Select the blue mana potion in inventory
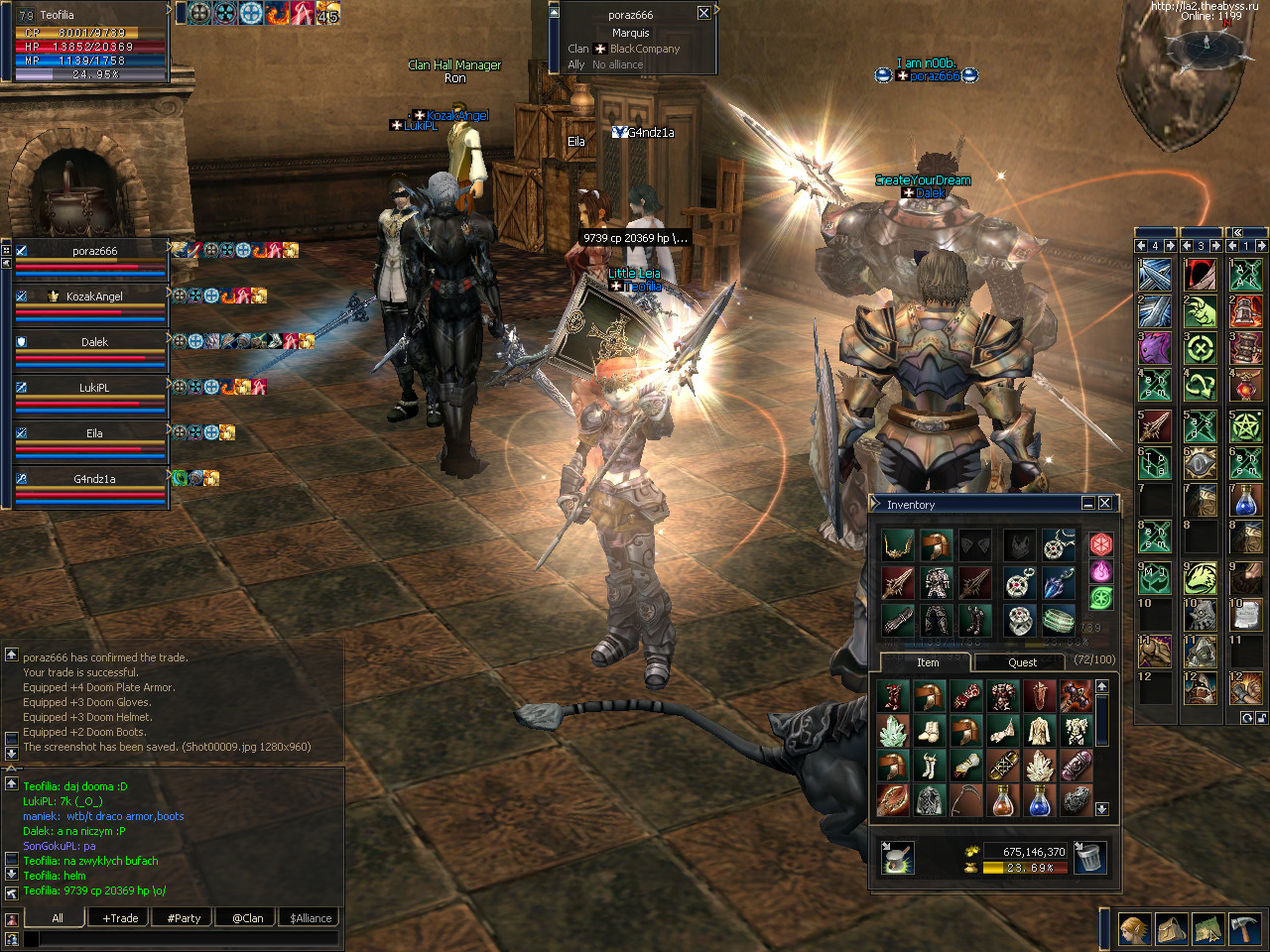This screenshot has width=1270, height=952. (x=1039, y=799)
